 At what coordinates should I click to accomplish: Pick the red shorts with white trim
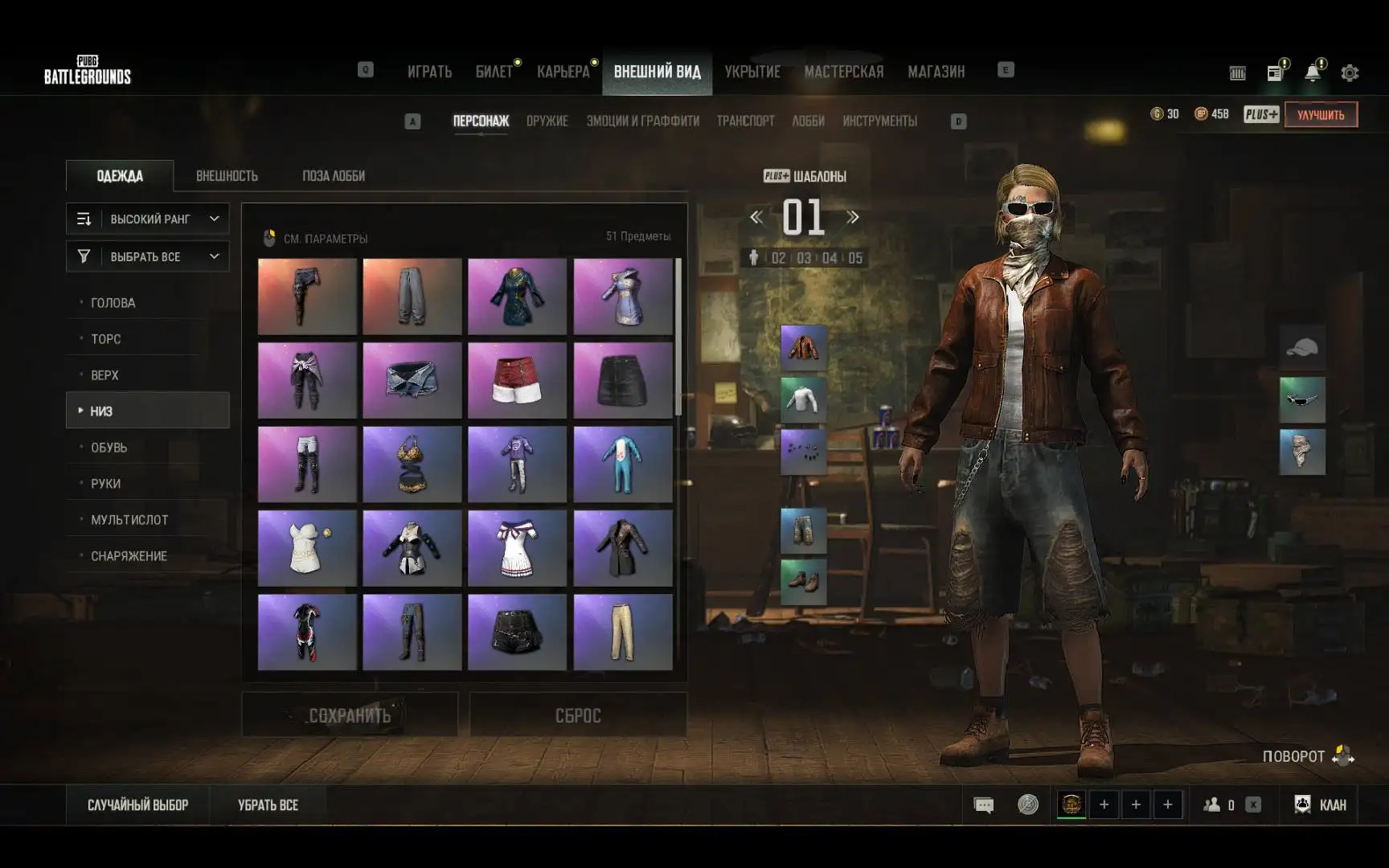(517, 381)
